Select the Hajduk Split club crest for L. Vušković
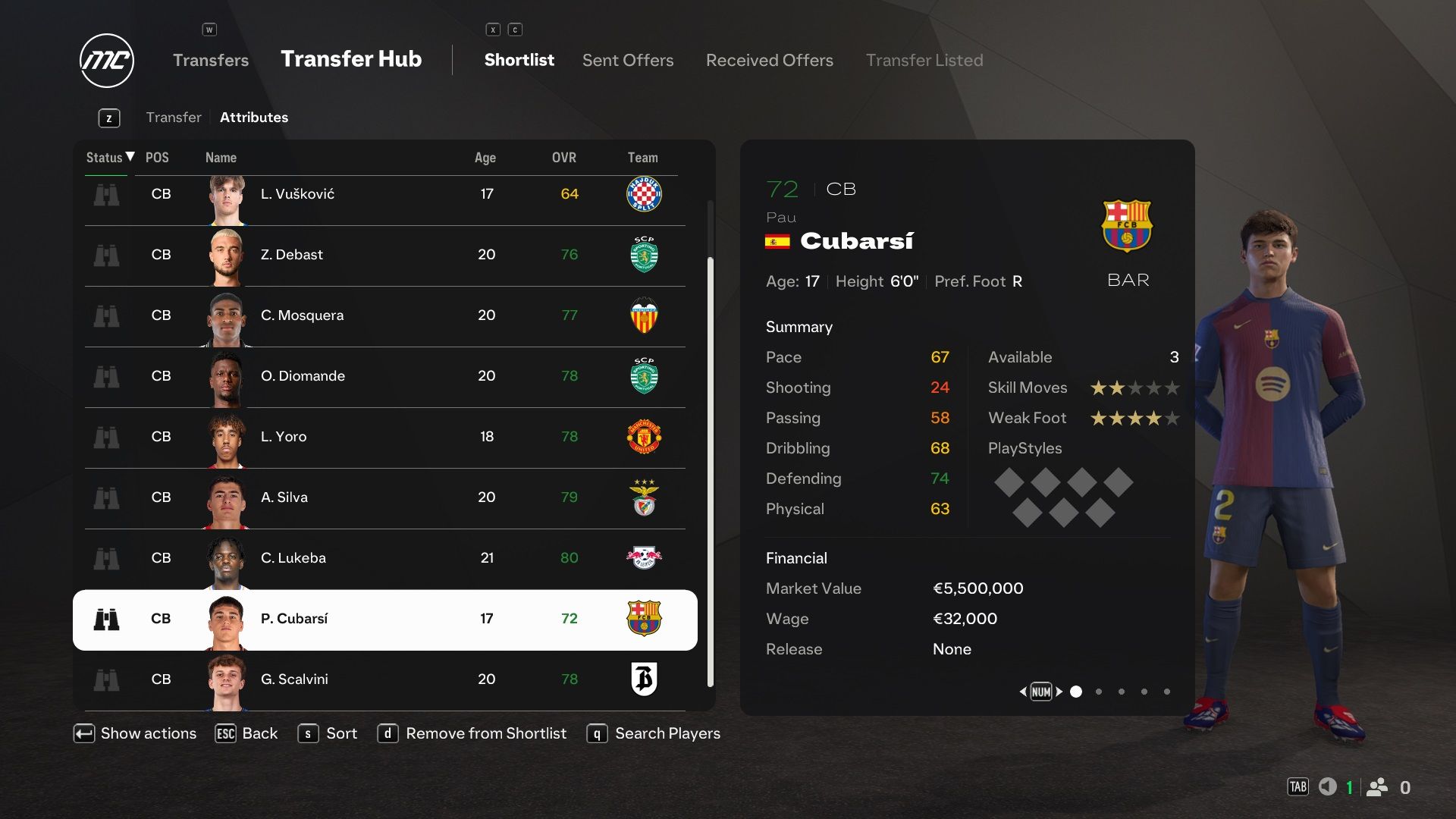 (x=644, y=194)
